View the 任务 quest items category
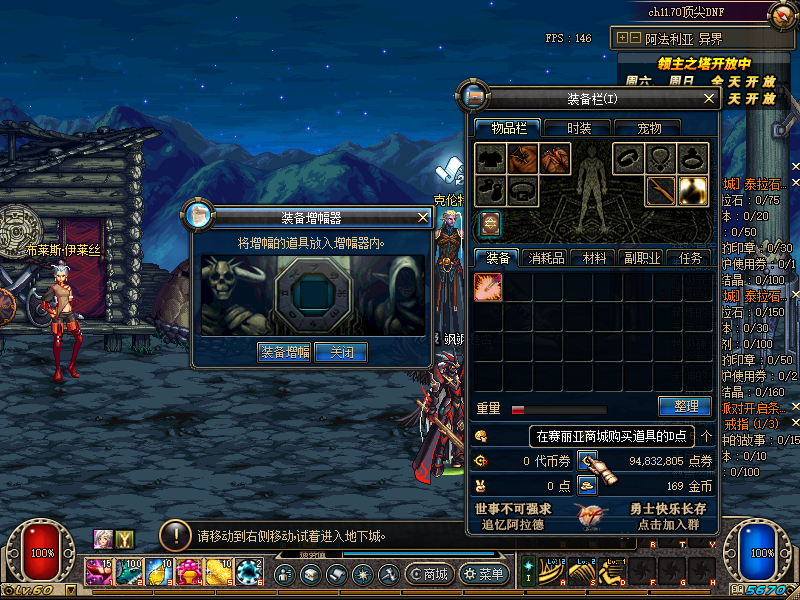 coord(689,258)
